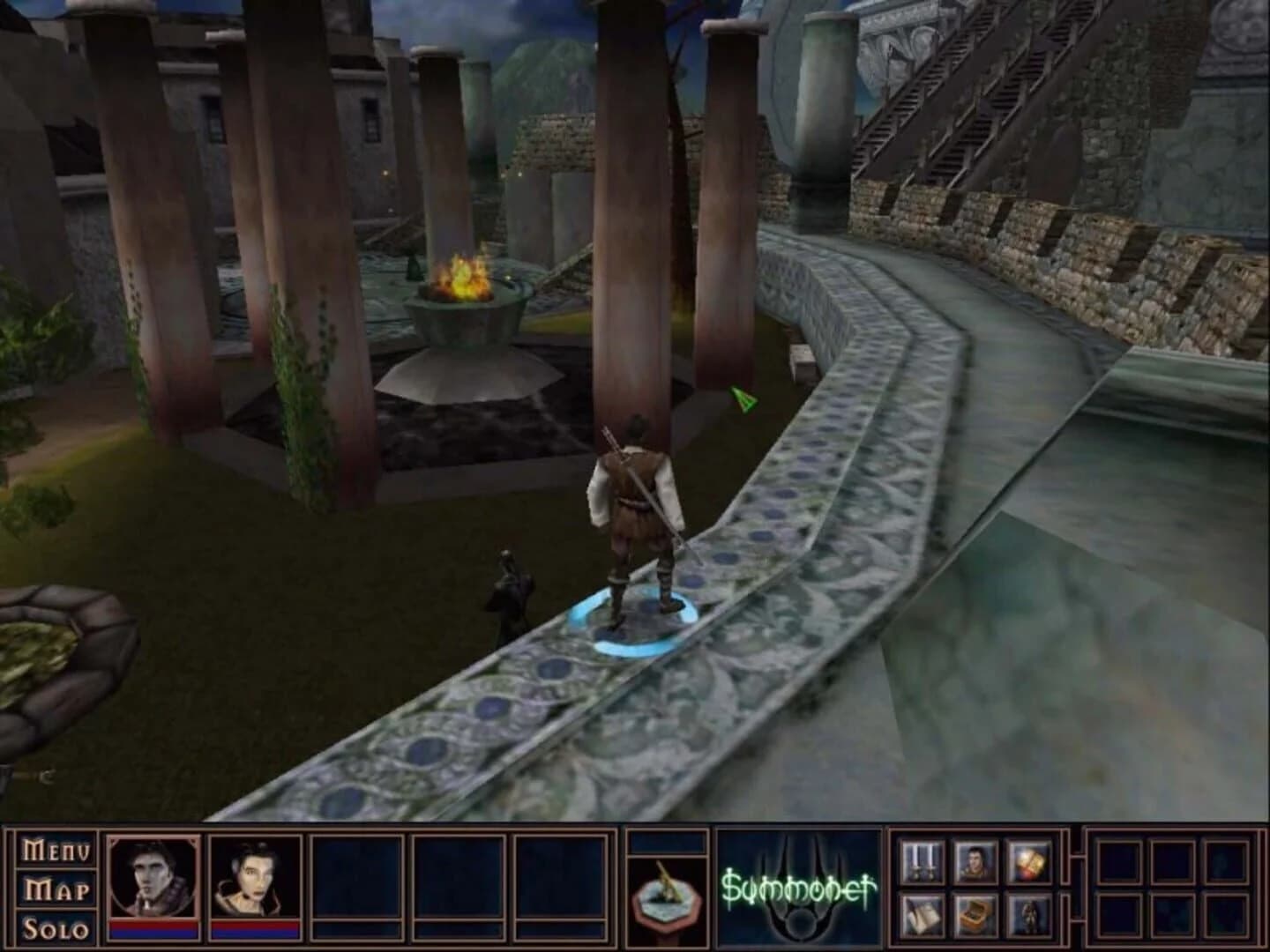Select the crossed swords equipment icon
Image resolution: width=1270 pixels, height=952 pixels.
(x=922, y=861)
